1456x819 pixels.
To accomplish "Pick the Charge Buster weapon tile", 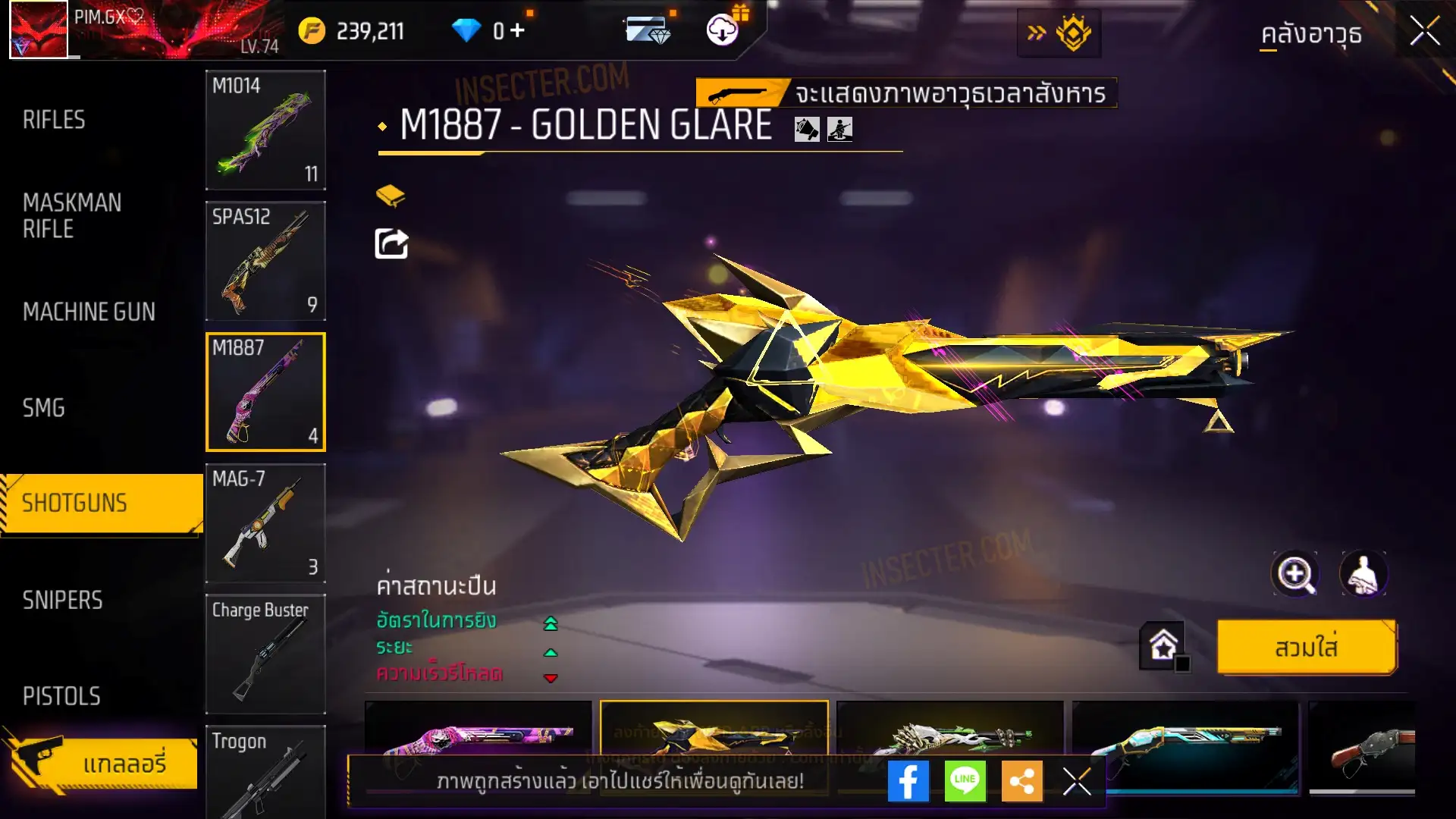I will (x=265, y=654).
